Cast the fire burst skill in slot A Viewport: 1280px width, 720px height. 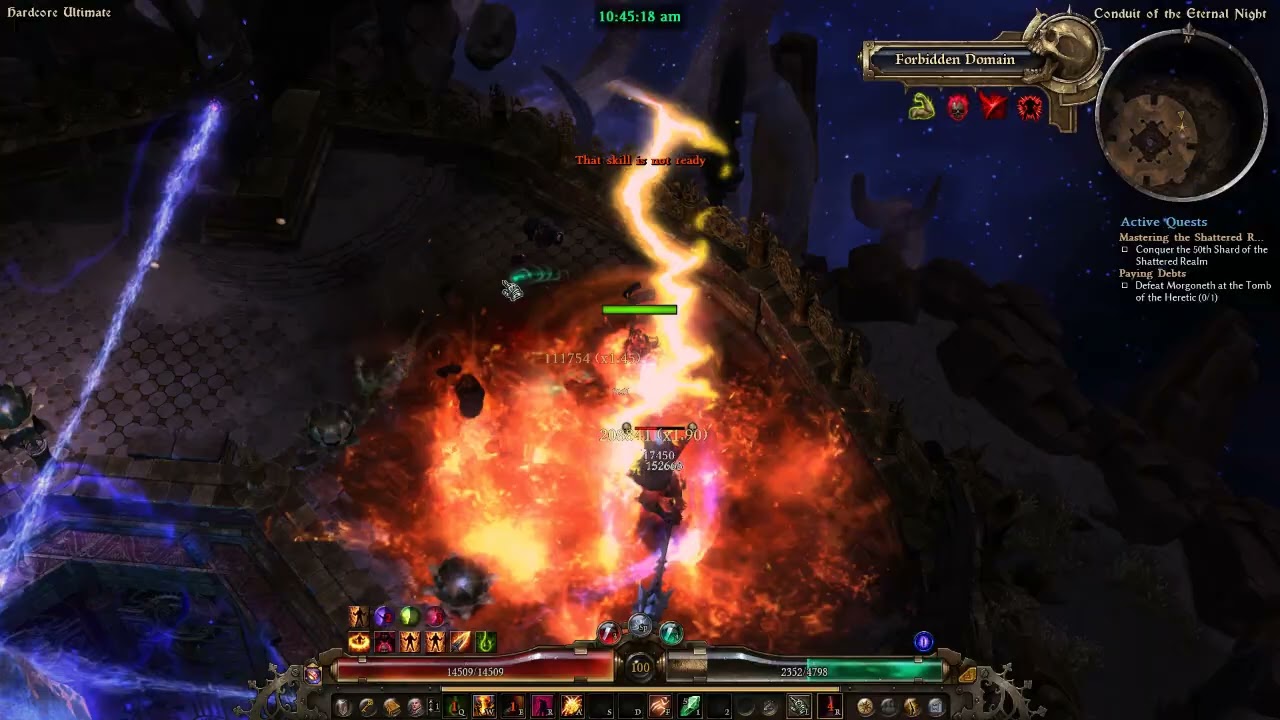[571, 707]
